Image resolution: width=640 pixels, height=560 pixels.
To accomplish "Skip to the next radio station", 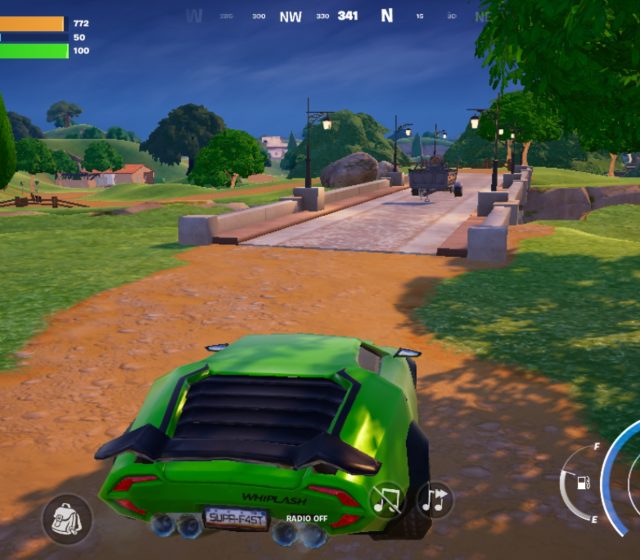I will pyautogui.click(x=435, y=499).
